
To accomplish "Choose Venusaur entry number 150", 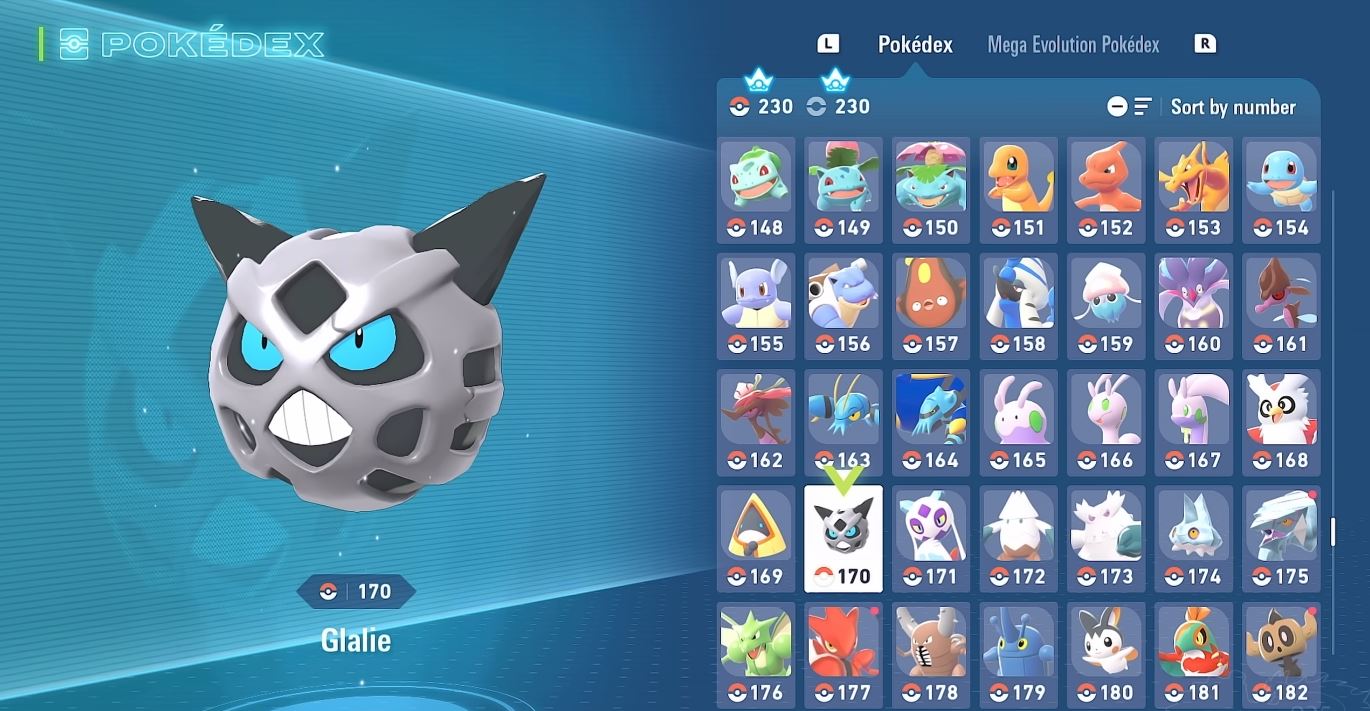I will [x=931, y=190].
